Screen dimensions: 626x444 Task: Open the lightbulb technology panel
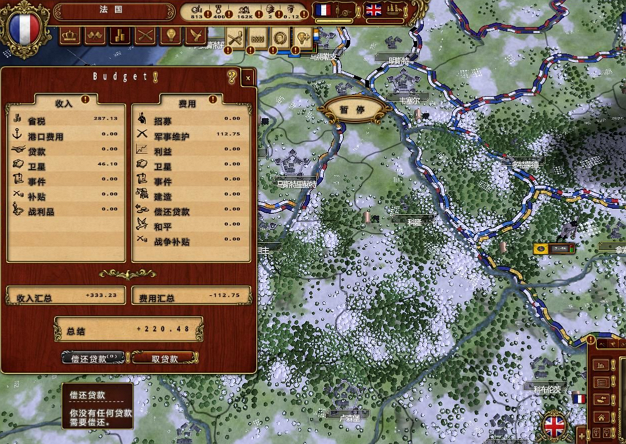(171, 35)
